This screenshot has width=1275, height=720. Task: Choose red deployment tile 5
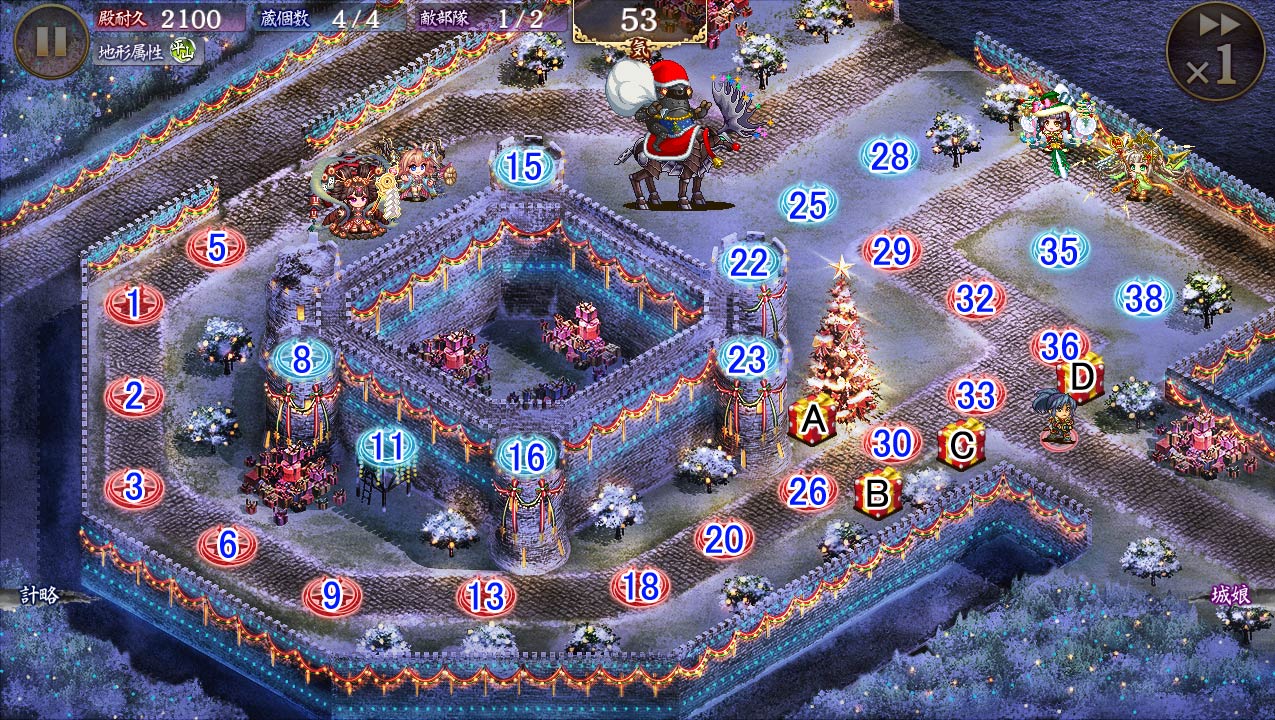coord(216,248)
